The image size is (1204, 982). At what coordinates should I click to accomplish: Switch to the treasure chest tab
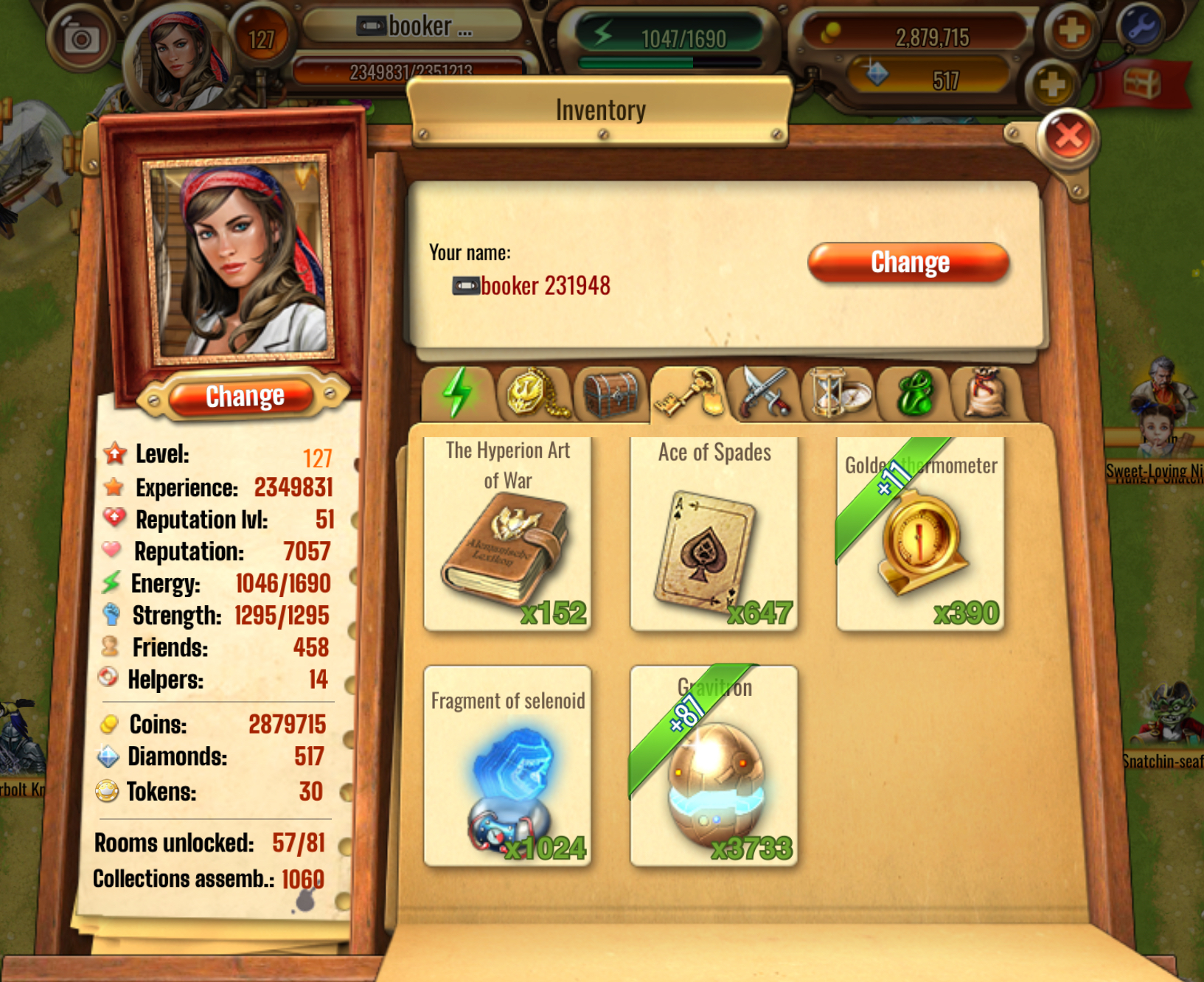[610, 392]
